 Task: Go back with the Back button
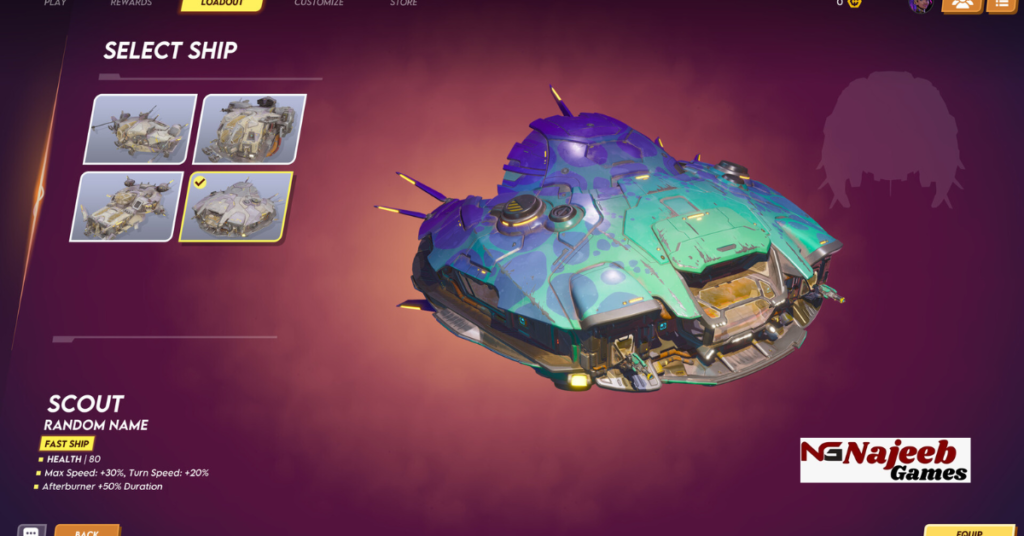pyautogui.click(x=87, y=530)
